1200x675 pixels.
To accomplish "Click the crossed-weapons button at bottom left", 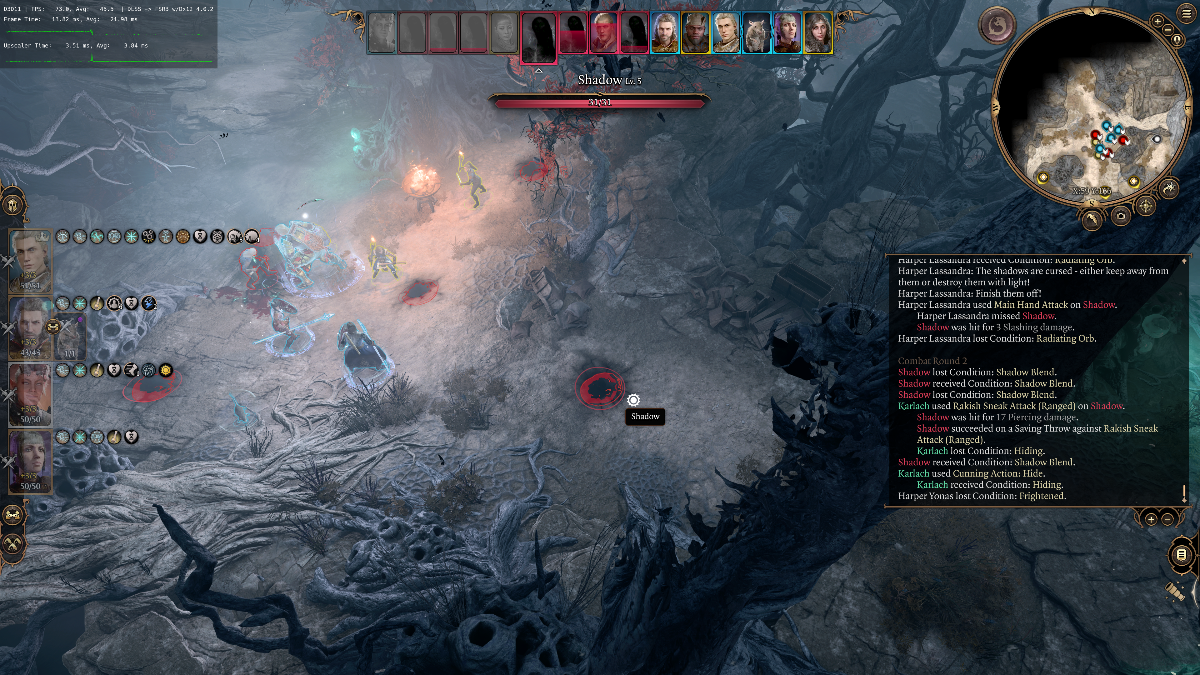I will [x=13, y=543].
